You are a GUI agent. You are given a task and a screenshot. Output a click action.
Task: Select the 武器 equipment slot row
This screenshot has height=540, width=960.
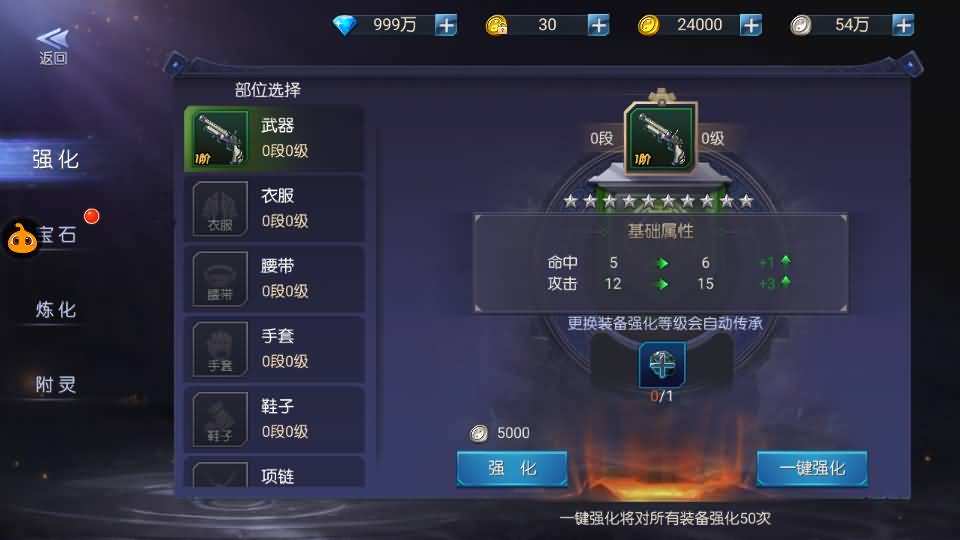(274, 138)
